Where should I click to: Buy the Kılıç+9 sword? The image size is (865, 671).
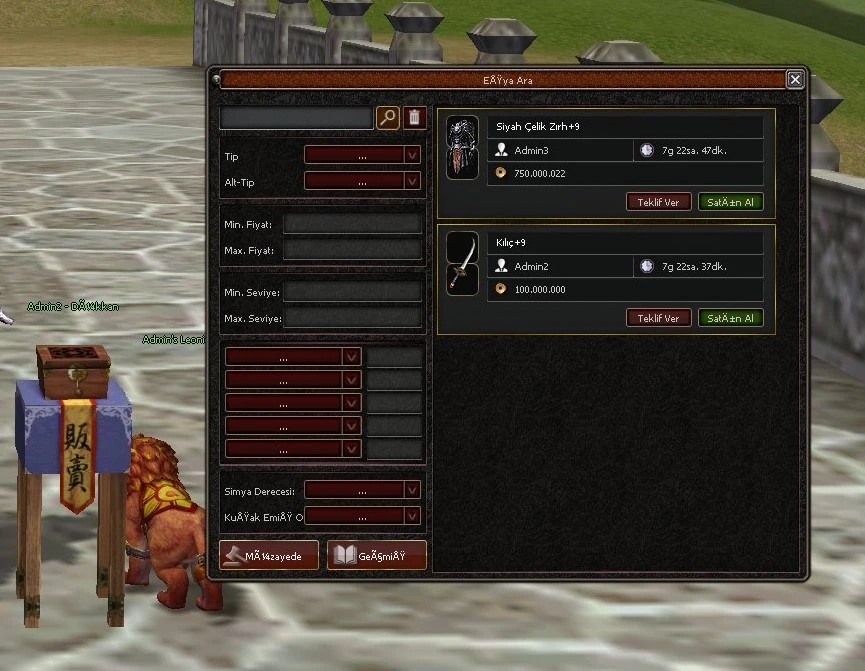click(730, 318)
